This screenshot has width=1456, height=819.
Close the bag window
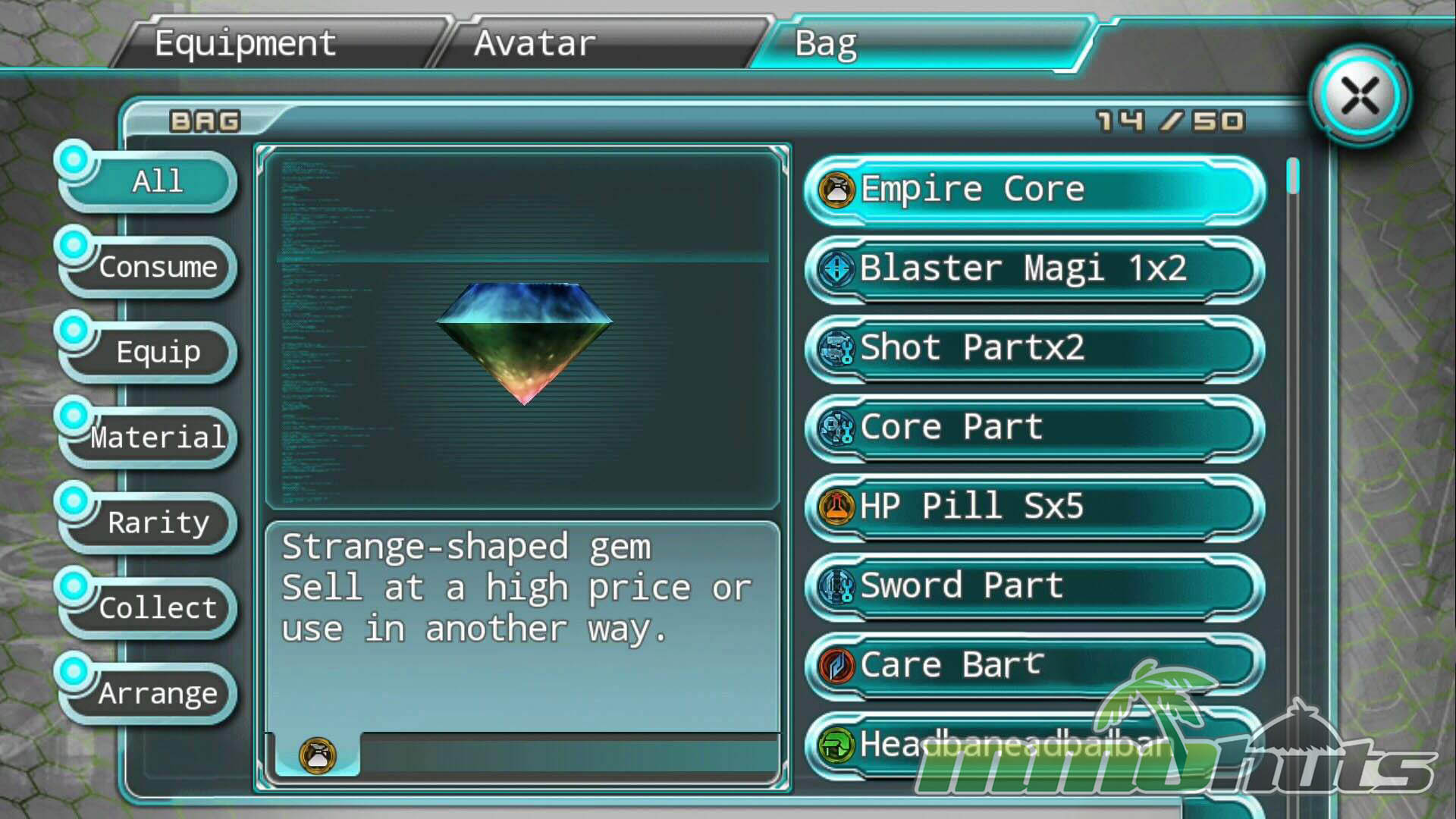click(1360, 97)
